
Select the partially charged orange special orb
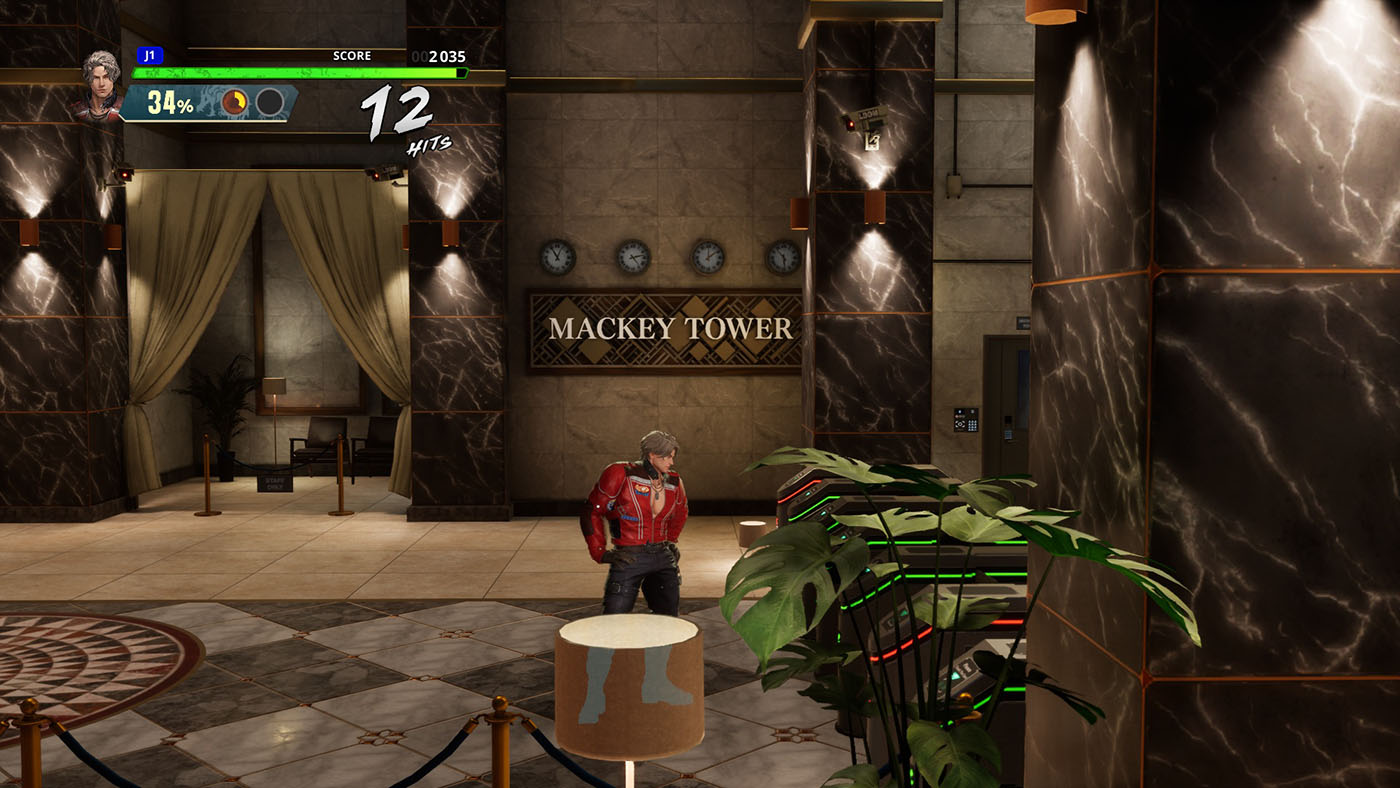tap(235, 102)
